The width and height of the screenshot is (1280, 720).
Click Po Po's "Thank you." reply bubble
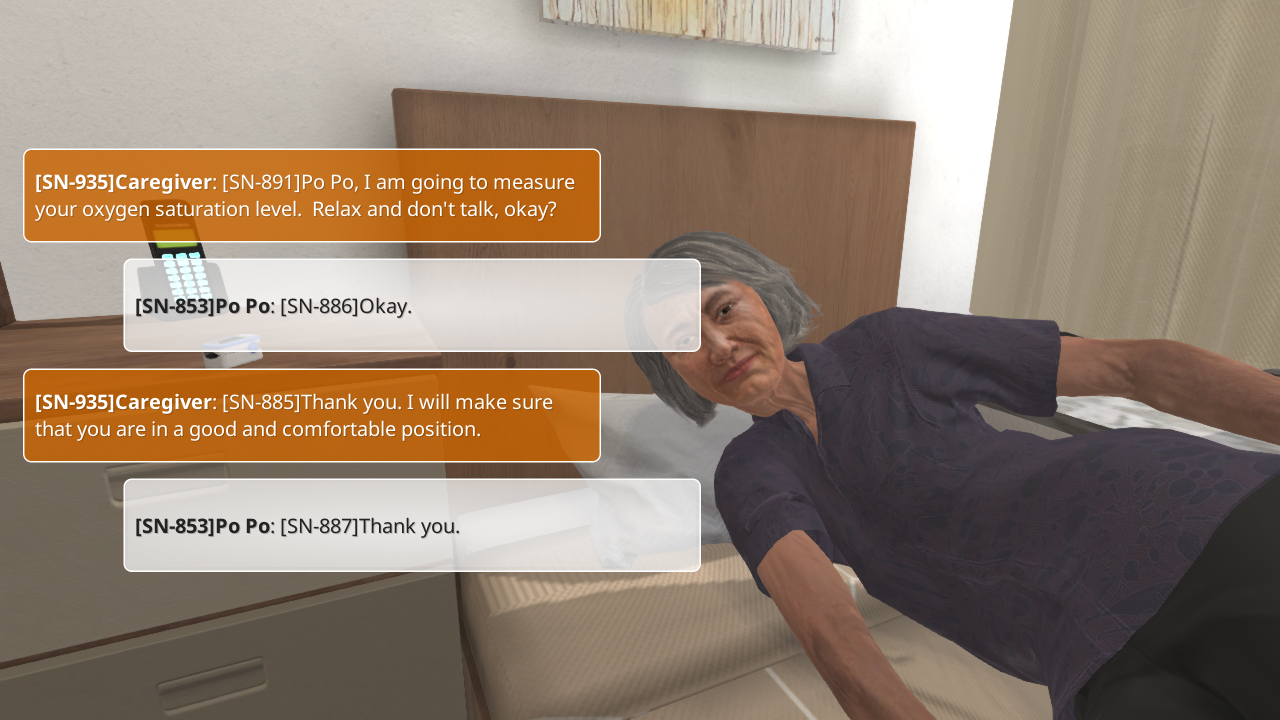[x=411, y=525]
